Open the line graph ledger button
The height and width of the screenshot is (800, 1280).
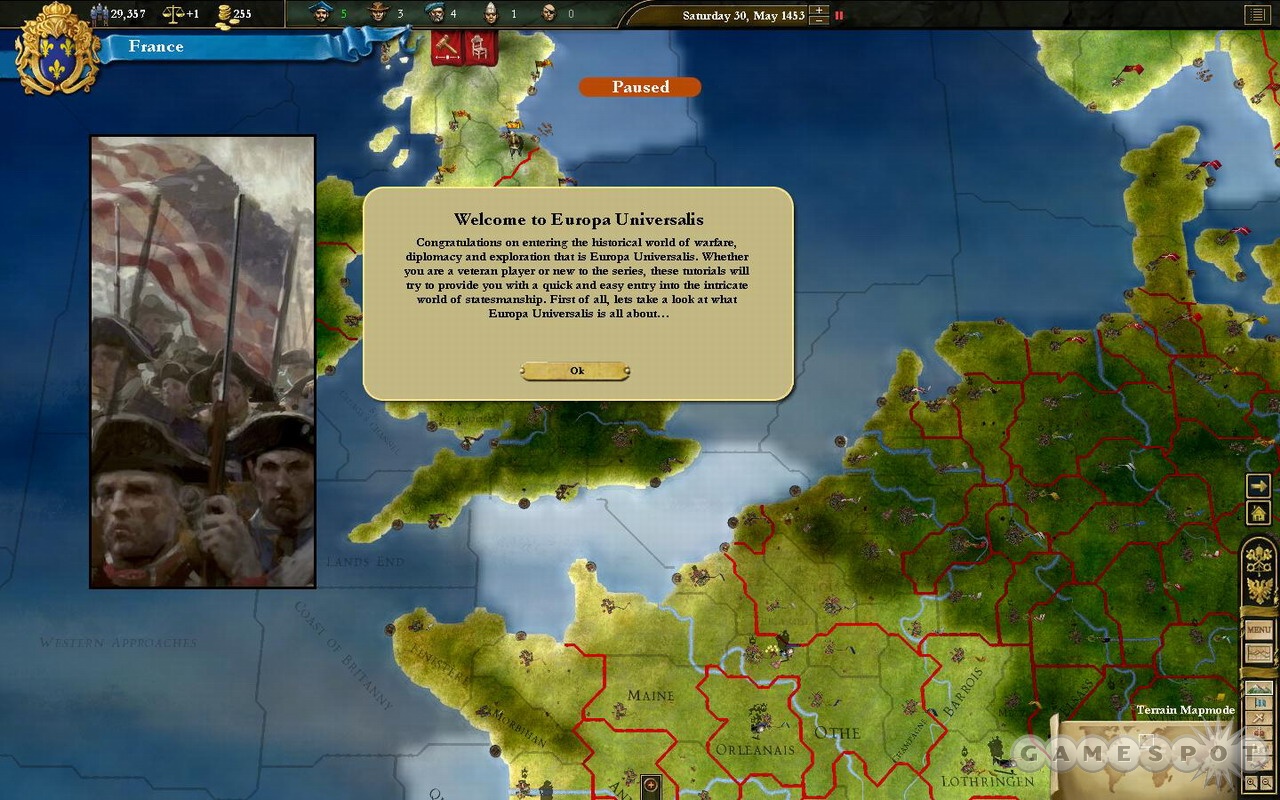tap(1258, 654)
